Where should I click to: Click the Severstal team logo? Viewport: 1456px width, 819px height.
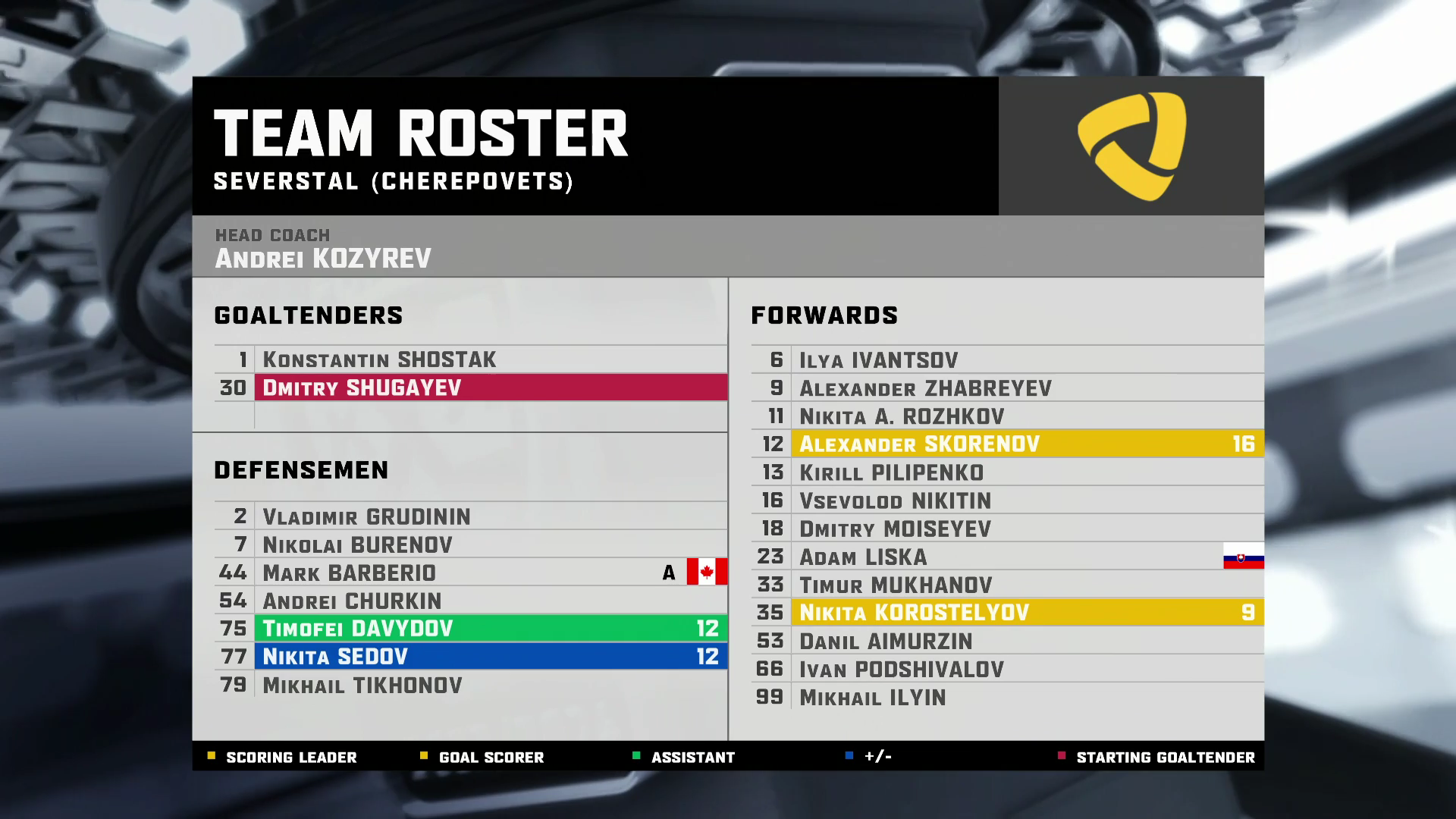1131,146
